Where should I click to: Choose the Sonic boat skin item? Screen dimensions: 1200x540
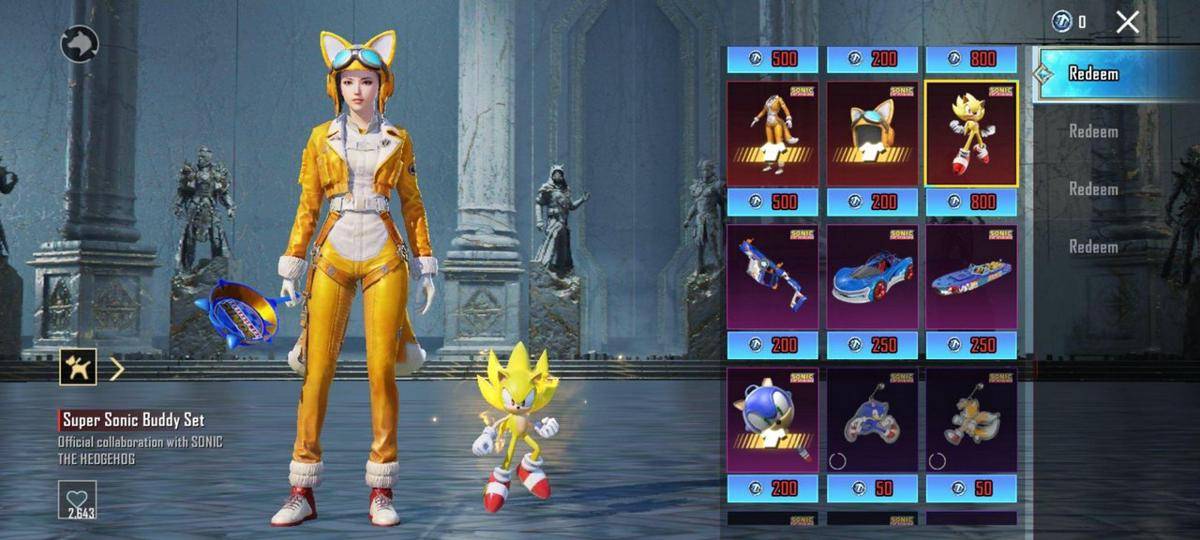[x=971, y=277]
